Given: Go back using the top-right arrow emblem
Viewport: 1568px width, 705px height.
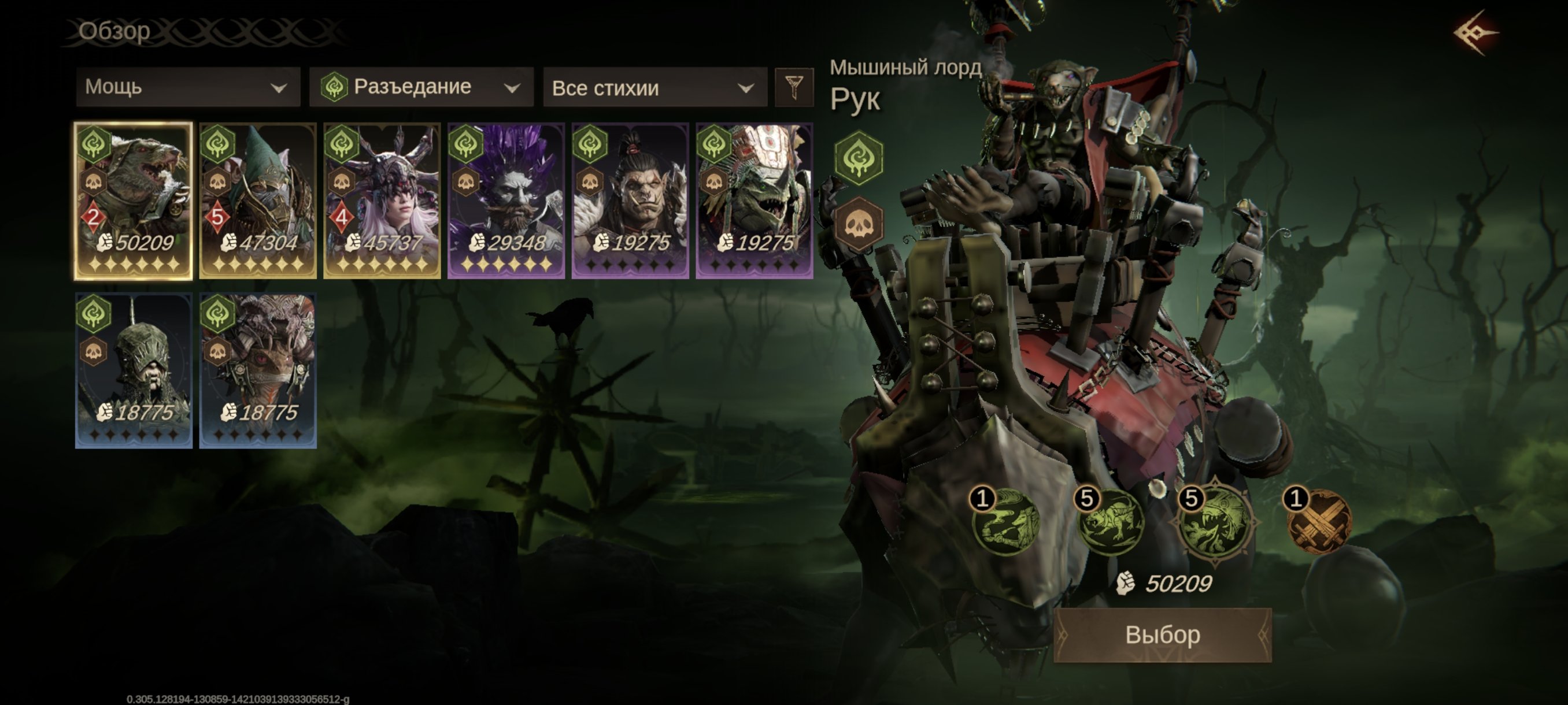Looking at the screenshot, I should tap(1475, 33).
